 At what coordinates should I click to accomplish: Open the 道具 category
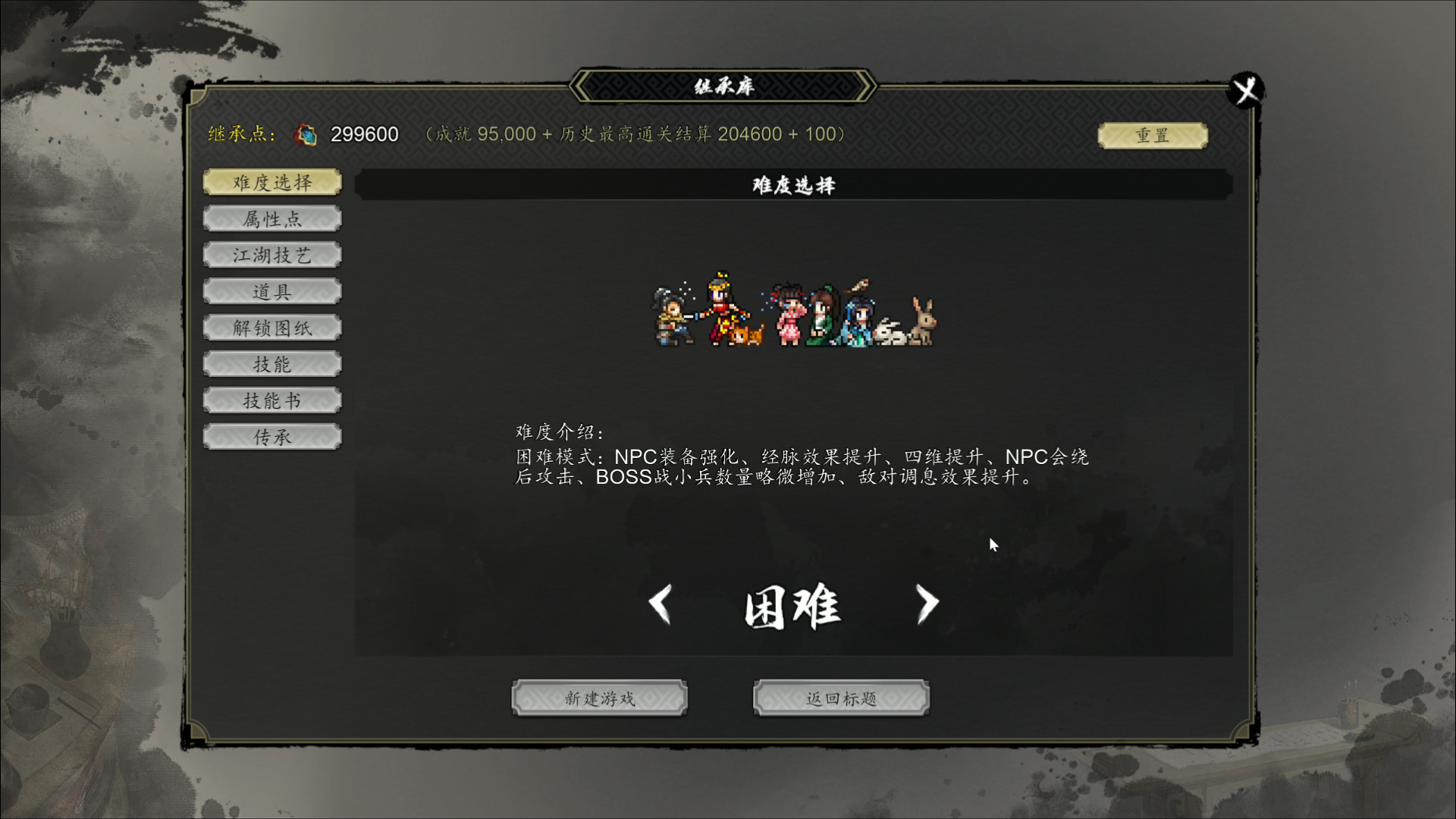[271, 291]
